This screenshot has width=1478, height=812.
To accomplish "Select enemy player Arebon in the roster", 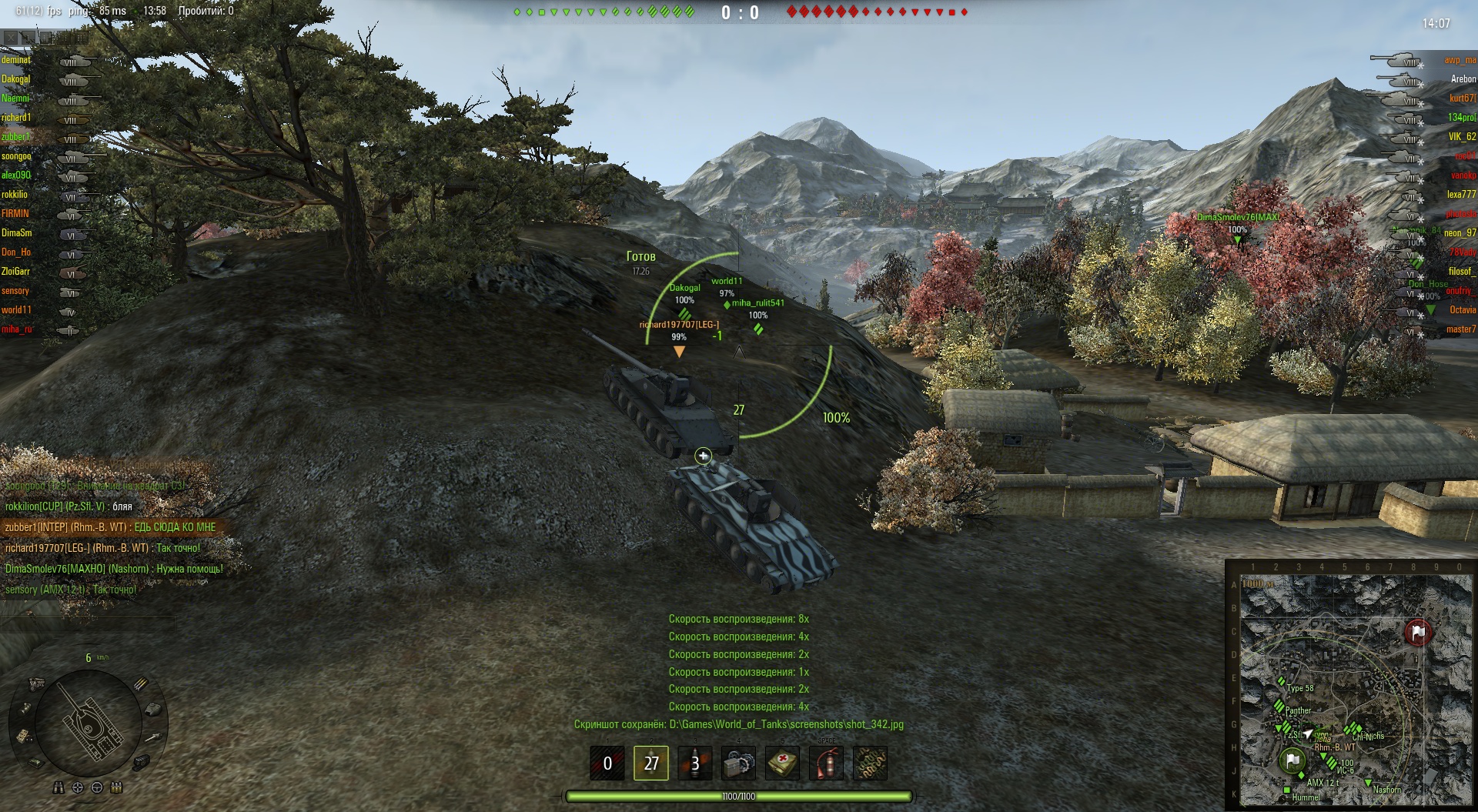I will click(x=1463, y=79).
